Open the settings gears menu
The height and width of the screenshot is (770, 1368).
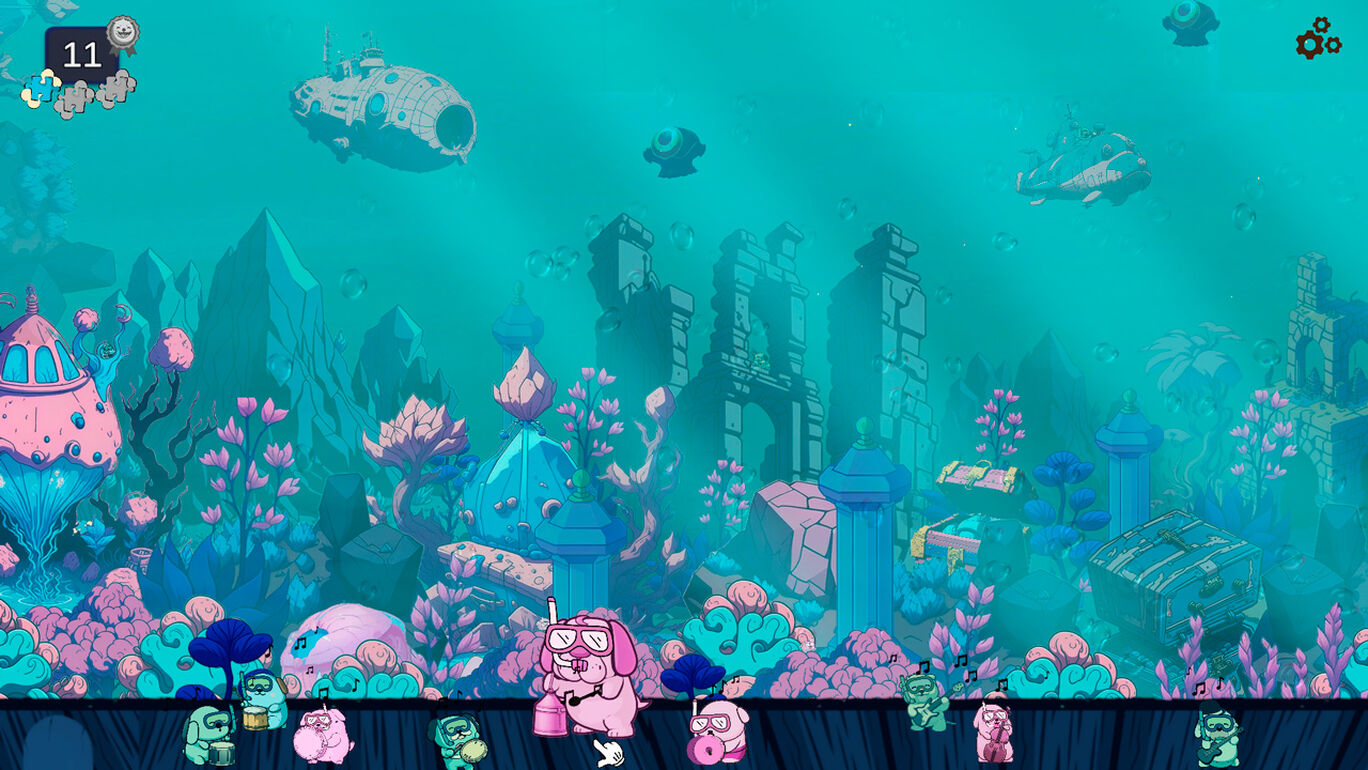click(x=1317, y=39)
